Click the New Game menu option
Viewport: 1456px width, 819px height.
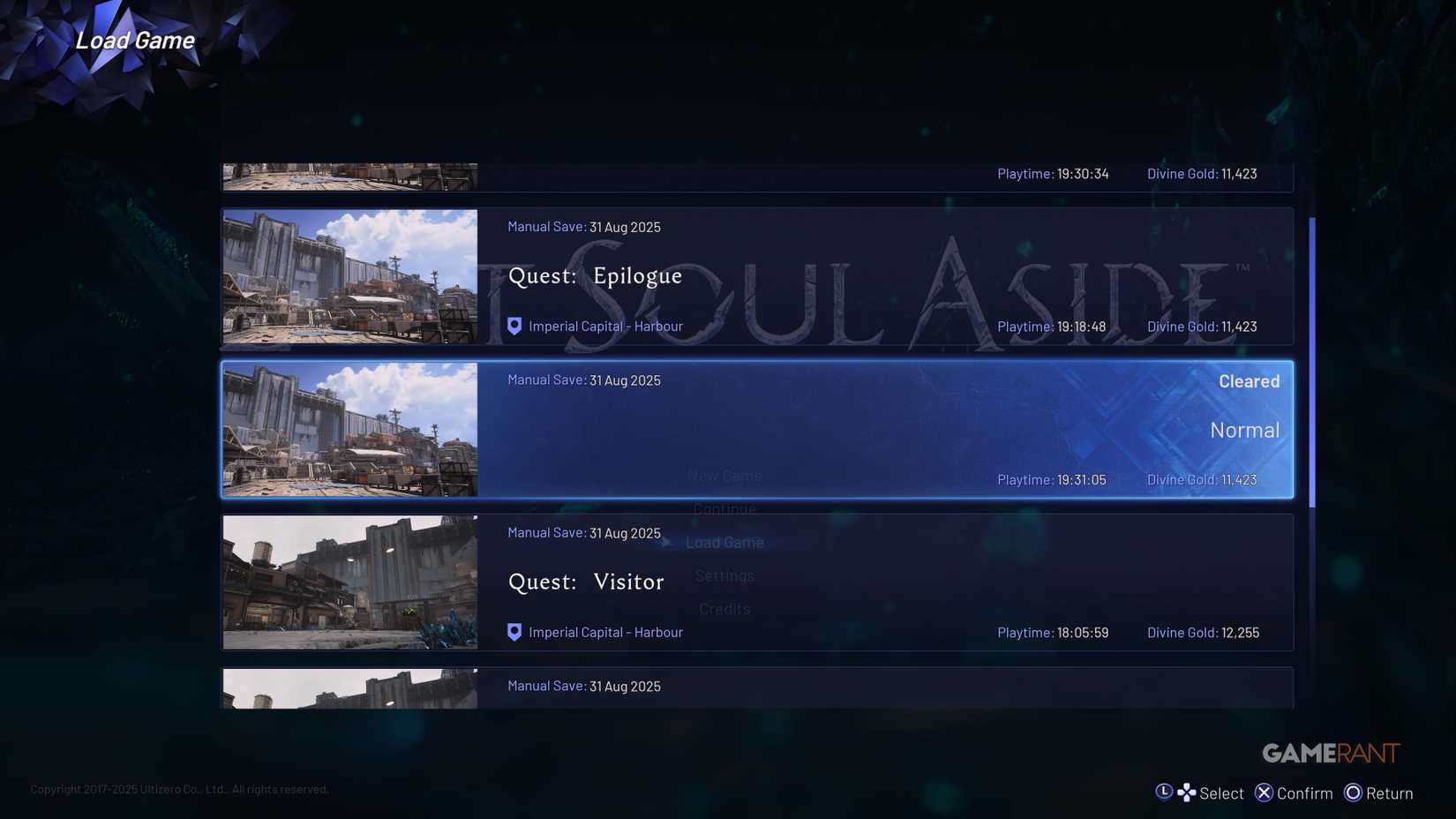click(724, 475)
